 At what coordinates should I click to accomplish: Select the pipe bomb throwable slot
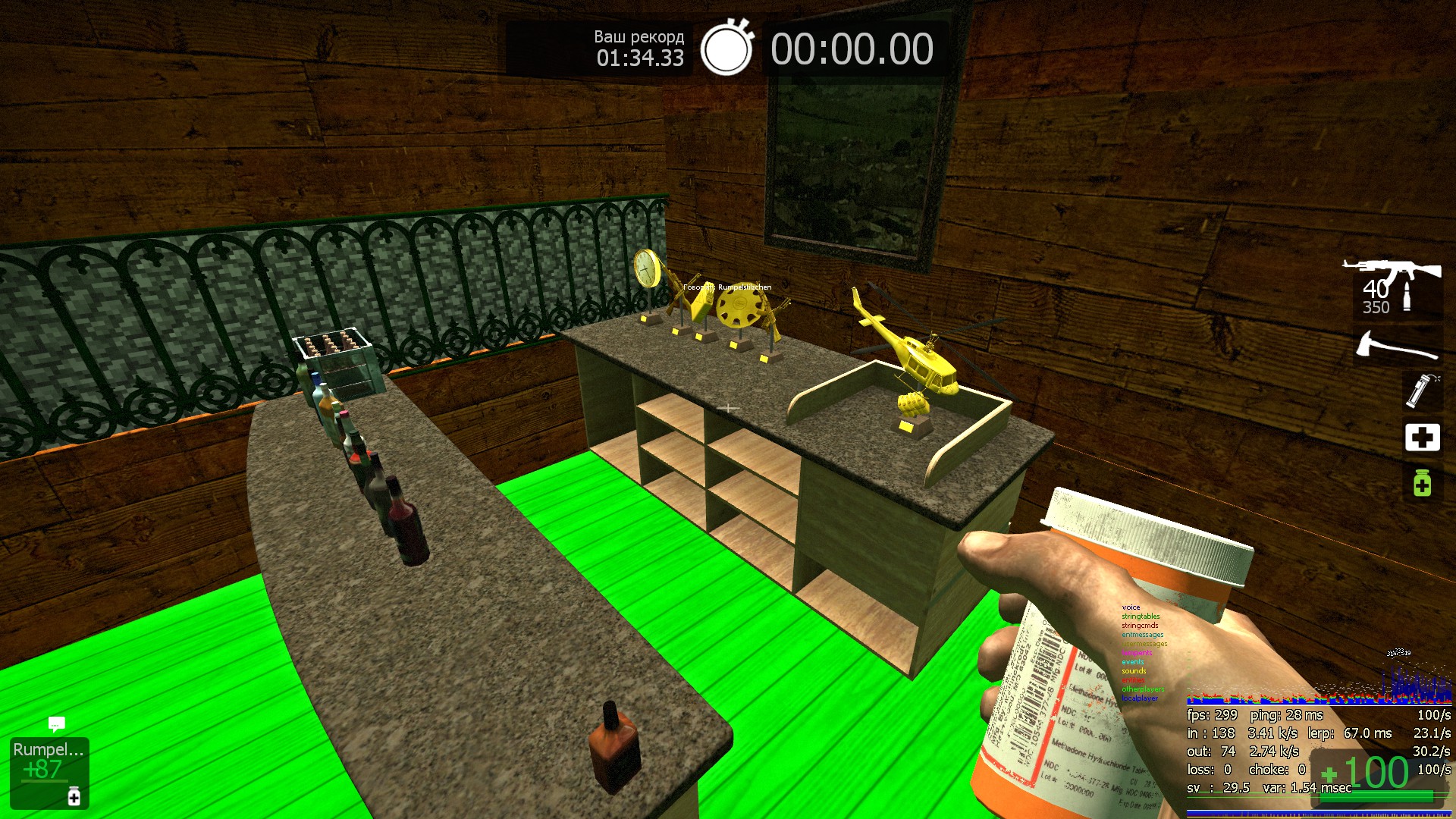coord(1421,391)
